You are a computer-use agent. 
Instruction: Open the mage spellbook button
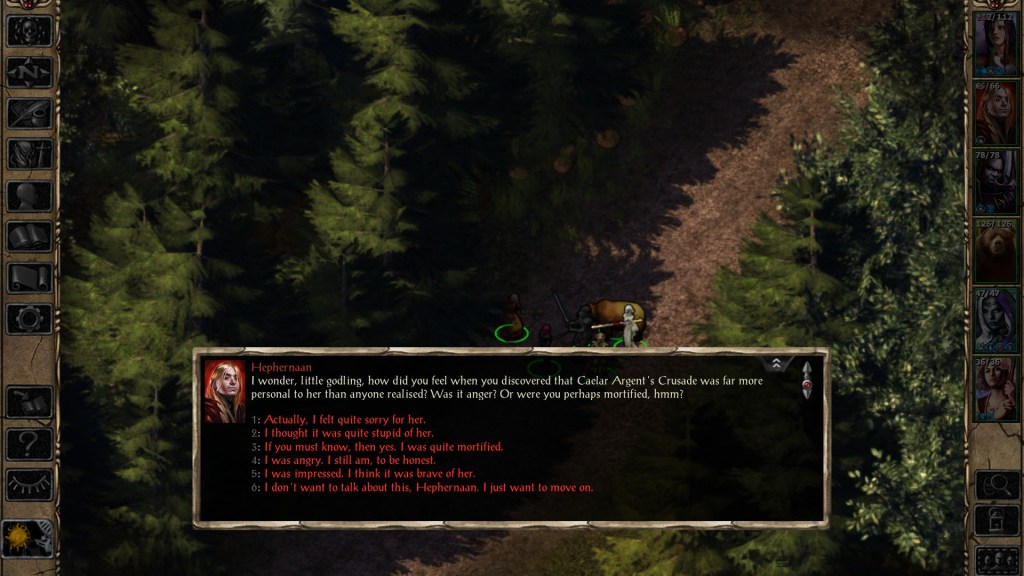29,237
